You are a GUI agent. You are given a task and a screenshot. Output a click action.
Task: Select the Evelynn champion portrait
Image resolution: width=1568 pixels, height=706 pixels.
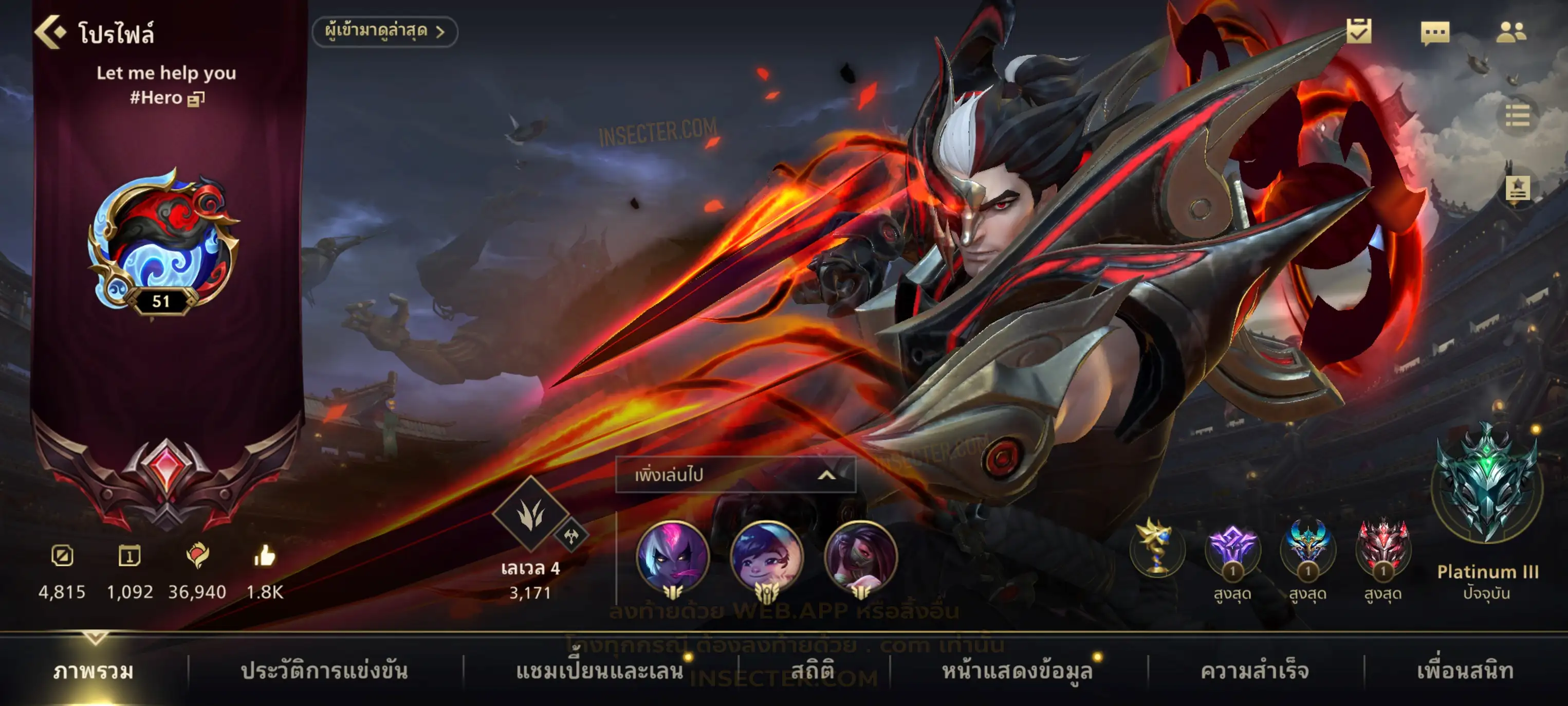pos(673,557)
